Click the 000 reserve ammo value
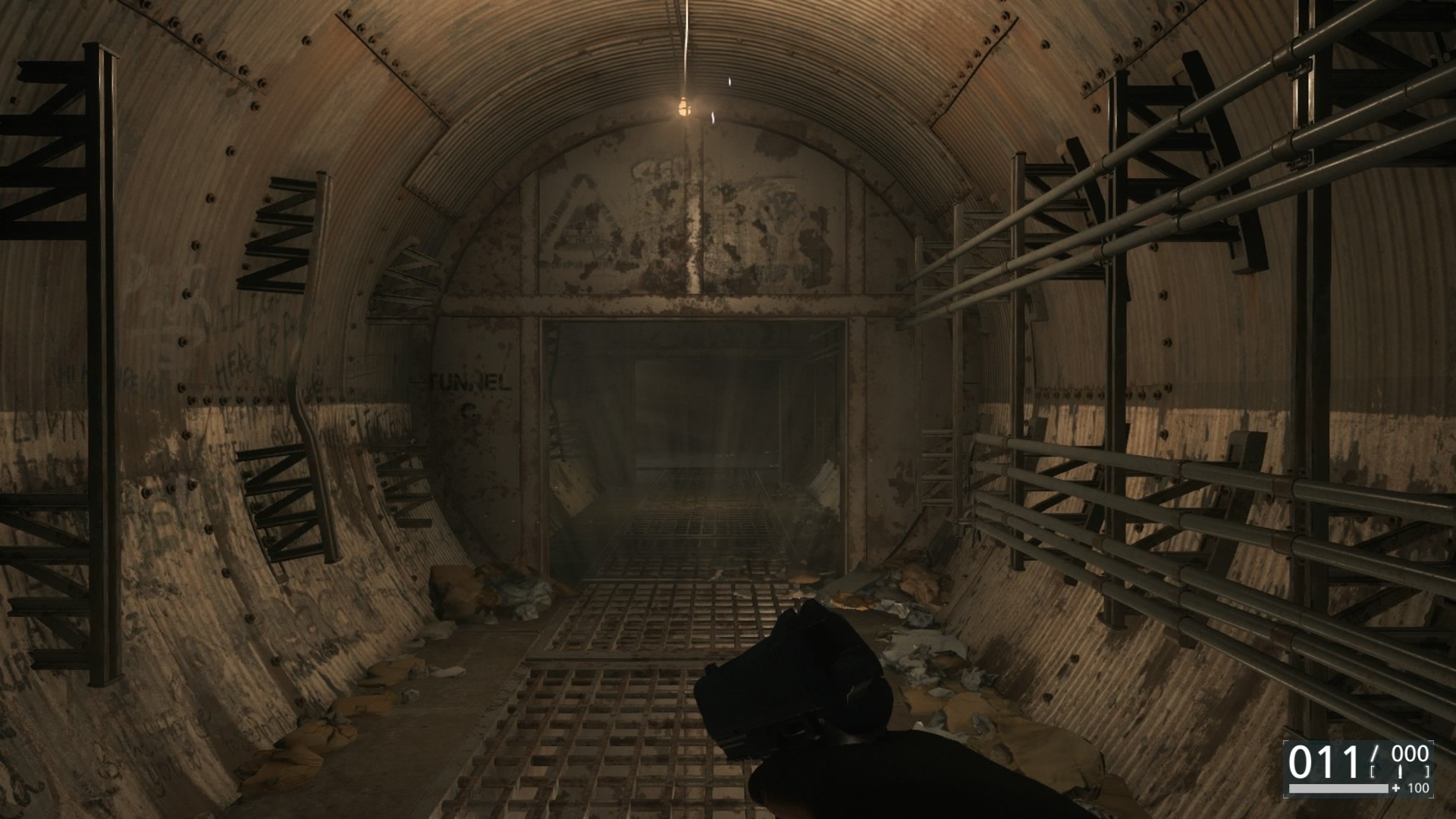1456x819 pixels. pos(1409,752)
